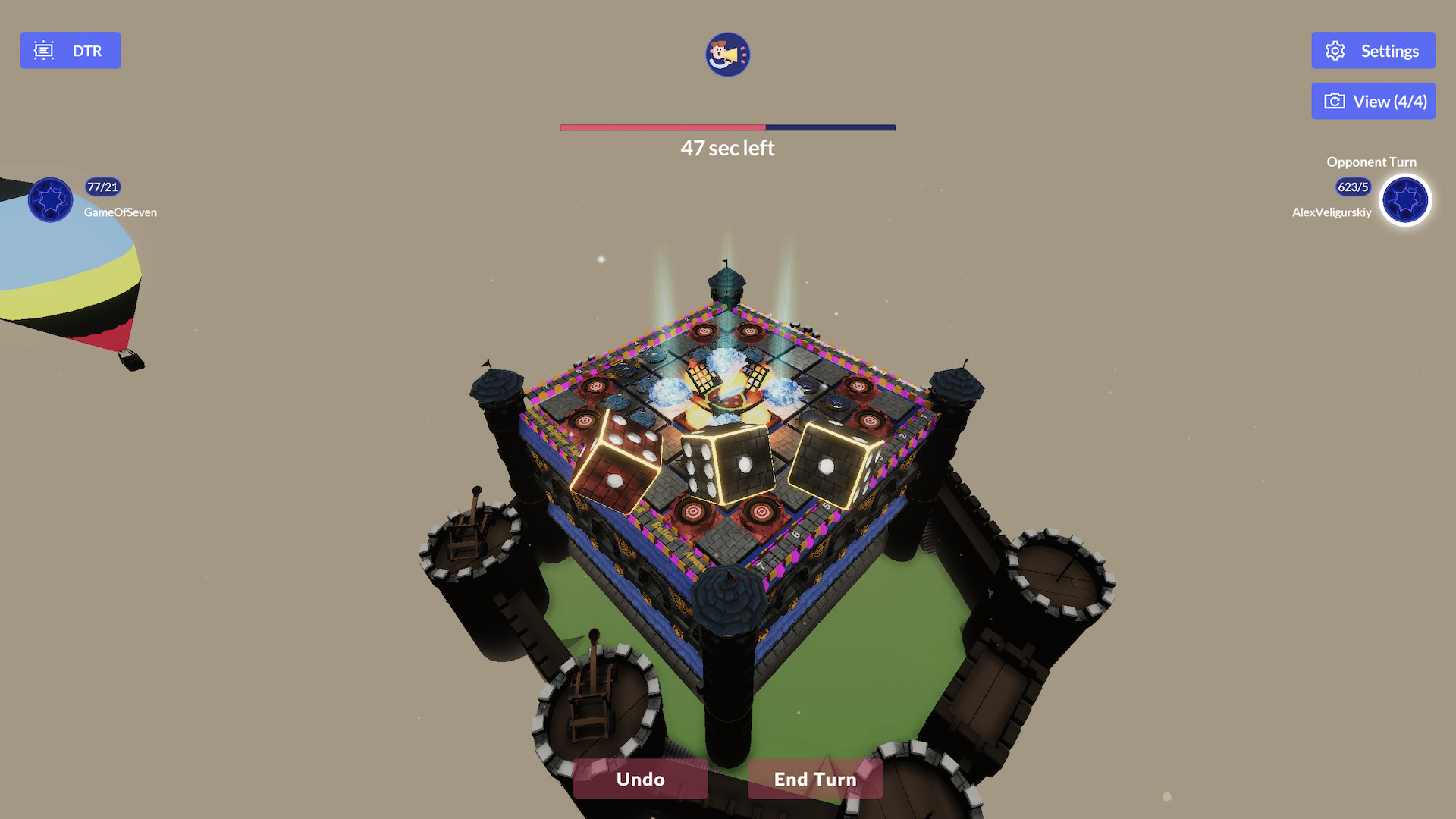Click the DTR banner icon
This screenshot has width=1456, height=819.
(x=44, y=50)
